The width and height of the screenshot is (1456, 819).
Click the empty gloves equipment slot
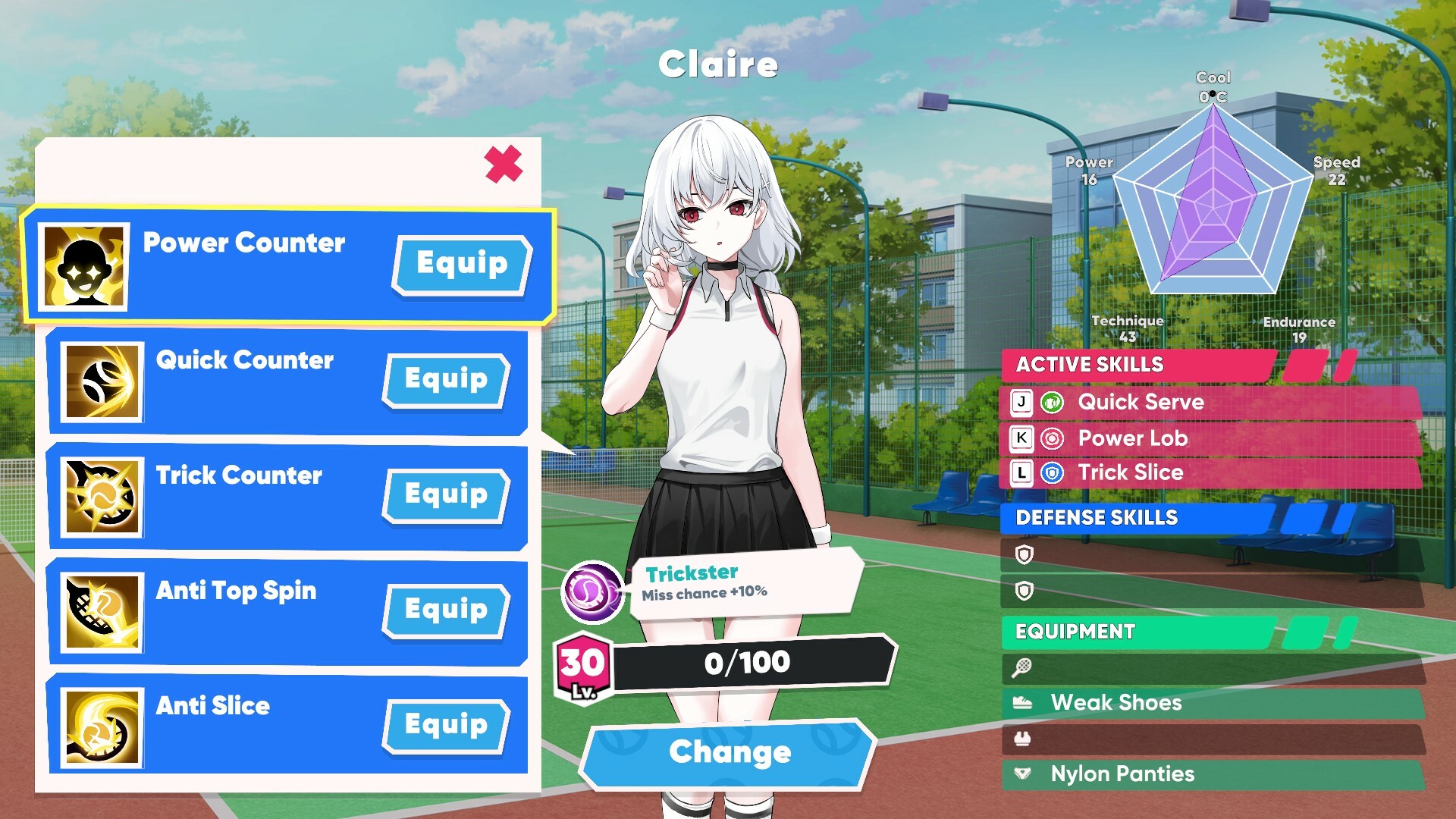click(1025, 739)
